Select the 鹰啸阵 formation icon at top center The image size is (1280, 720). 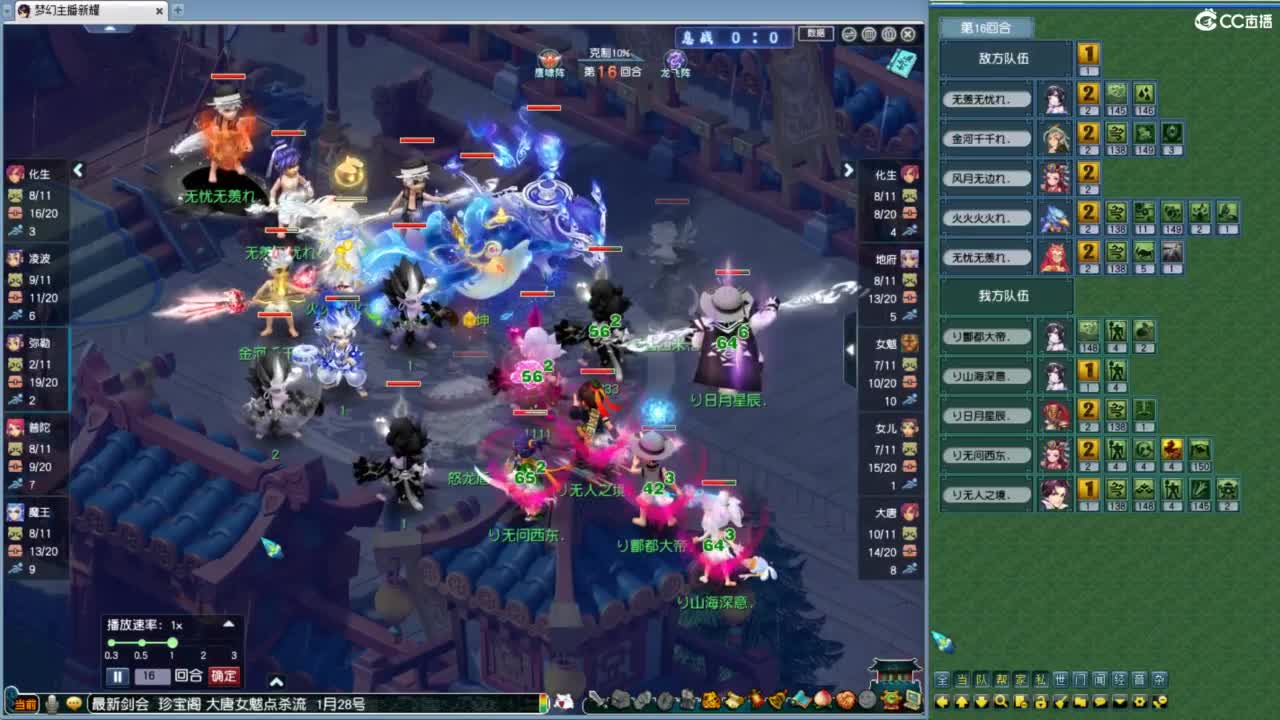[x=548, y=57]
